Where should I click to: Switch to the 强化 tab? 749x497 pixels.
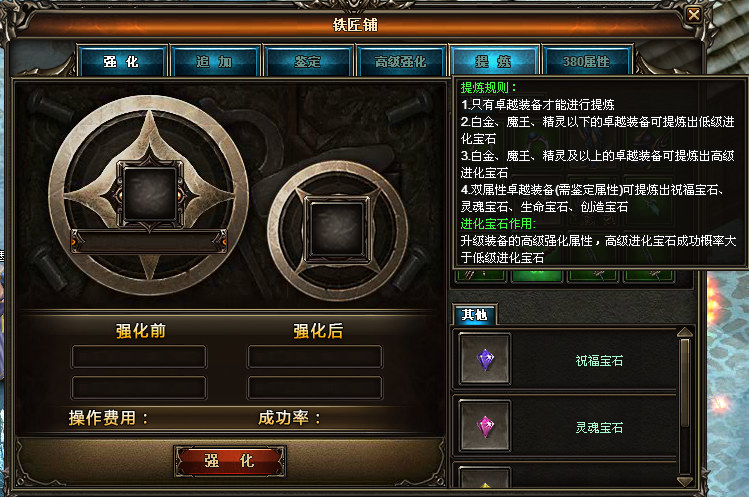pos(121,62)
